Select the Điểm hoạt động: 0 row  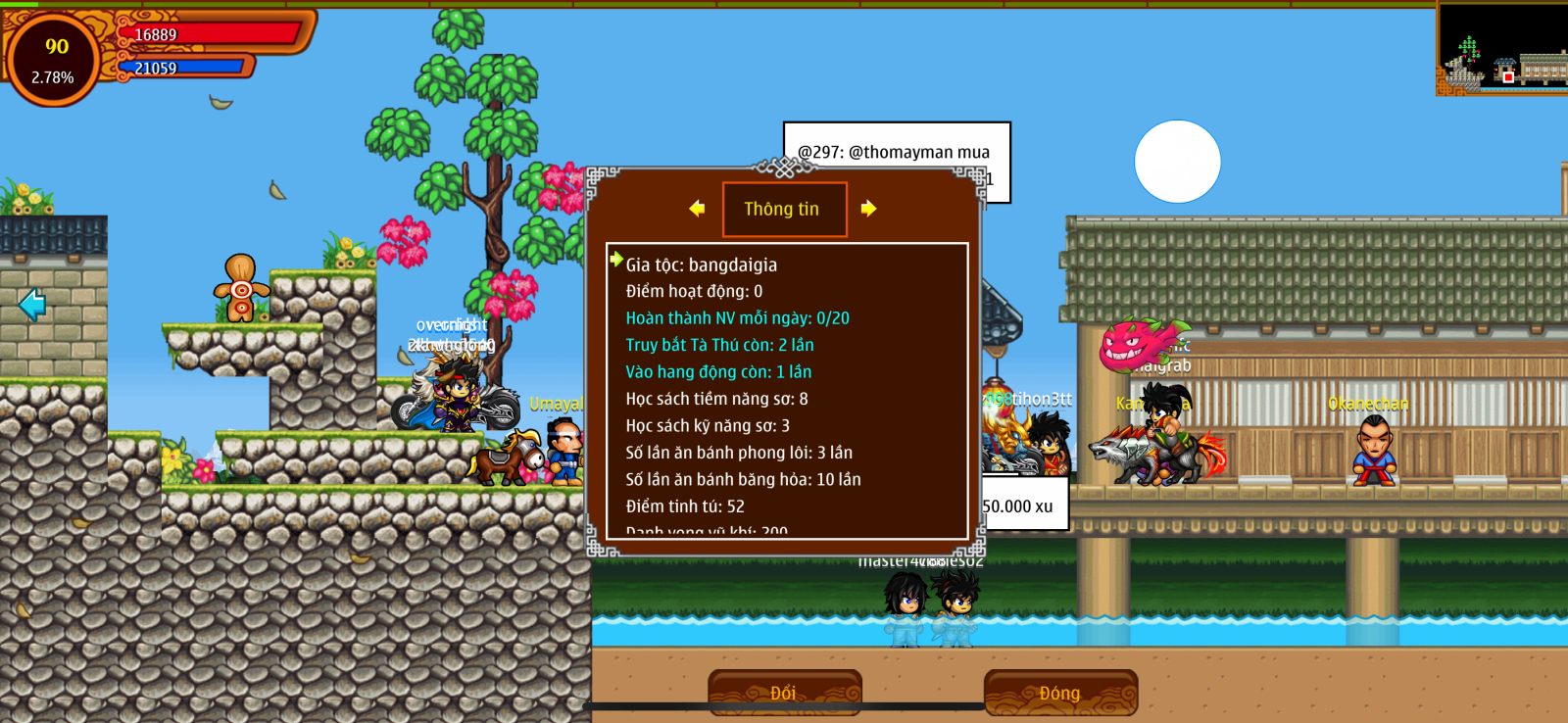click(x=694, y=292)
